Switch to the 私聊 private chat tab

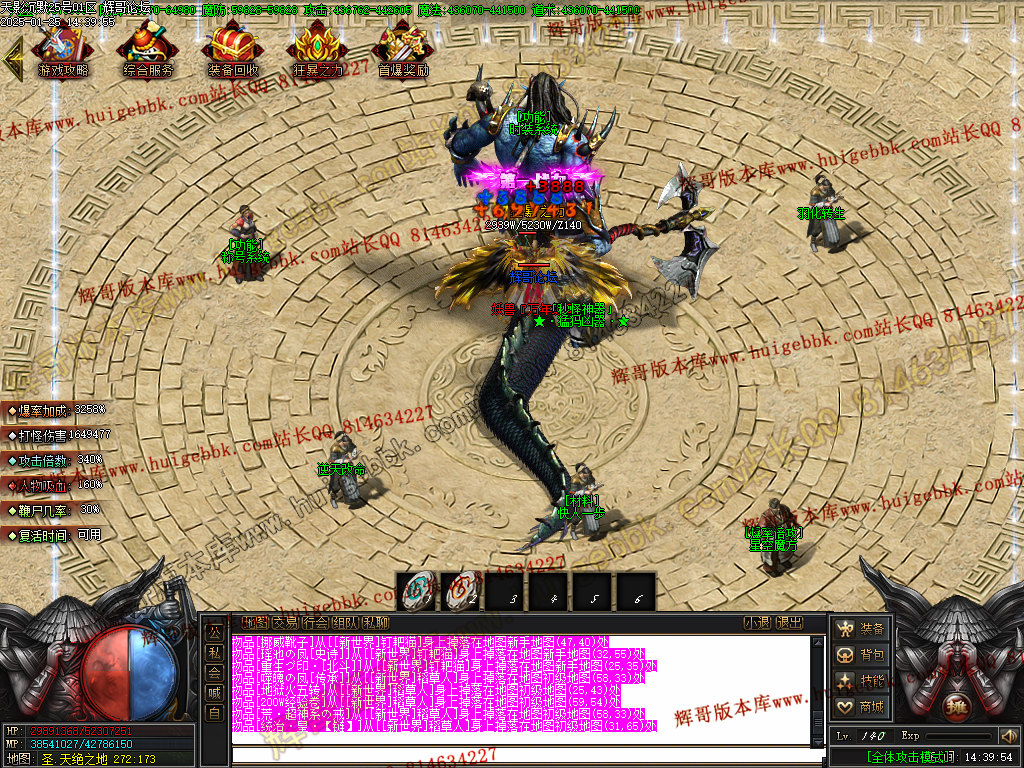tap(376, 622)
